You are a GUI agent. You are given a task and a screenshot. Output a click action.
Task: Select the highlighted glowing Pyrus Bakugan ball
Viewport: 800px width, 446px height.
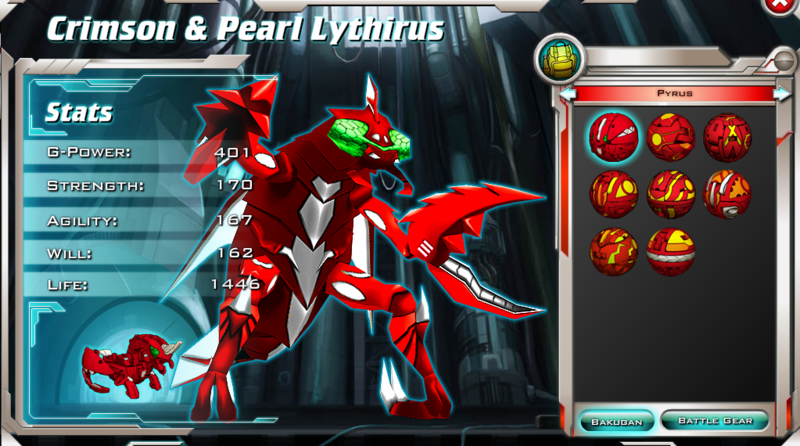pyautogui.click(x=614, y=137)
